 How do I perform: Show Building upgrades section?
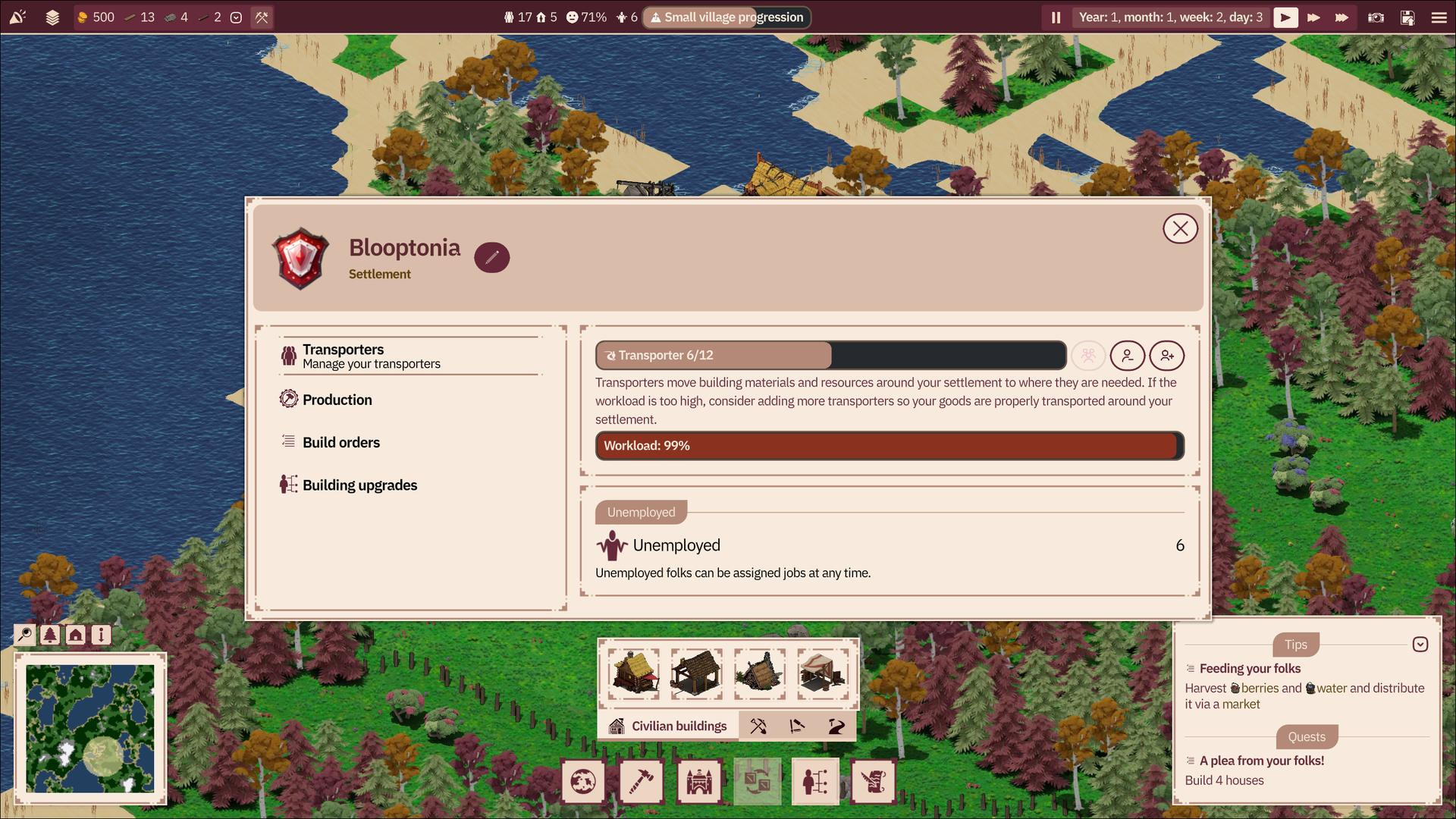tap(359, 485)
